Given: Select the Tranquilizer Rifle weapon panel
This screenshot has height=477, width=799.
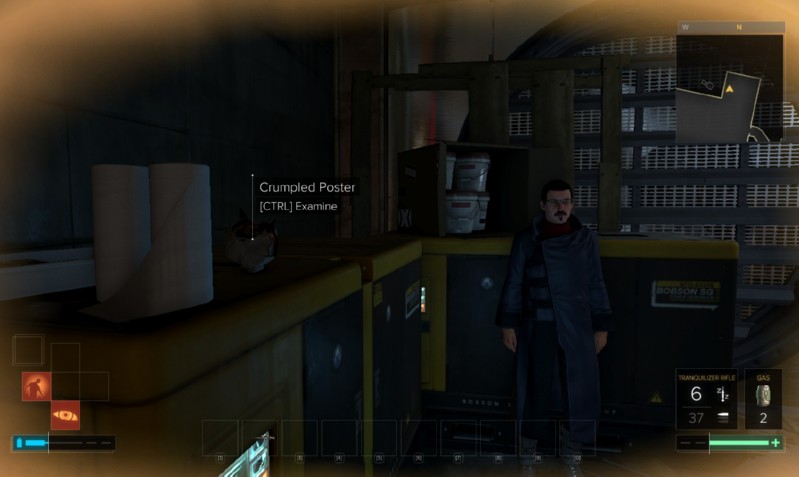Looking at the screenshot, I should pyautogui.click(x=708, y=399).
